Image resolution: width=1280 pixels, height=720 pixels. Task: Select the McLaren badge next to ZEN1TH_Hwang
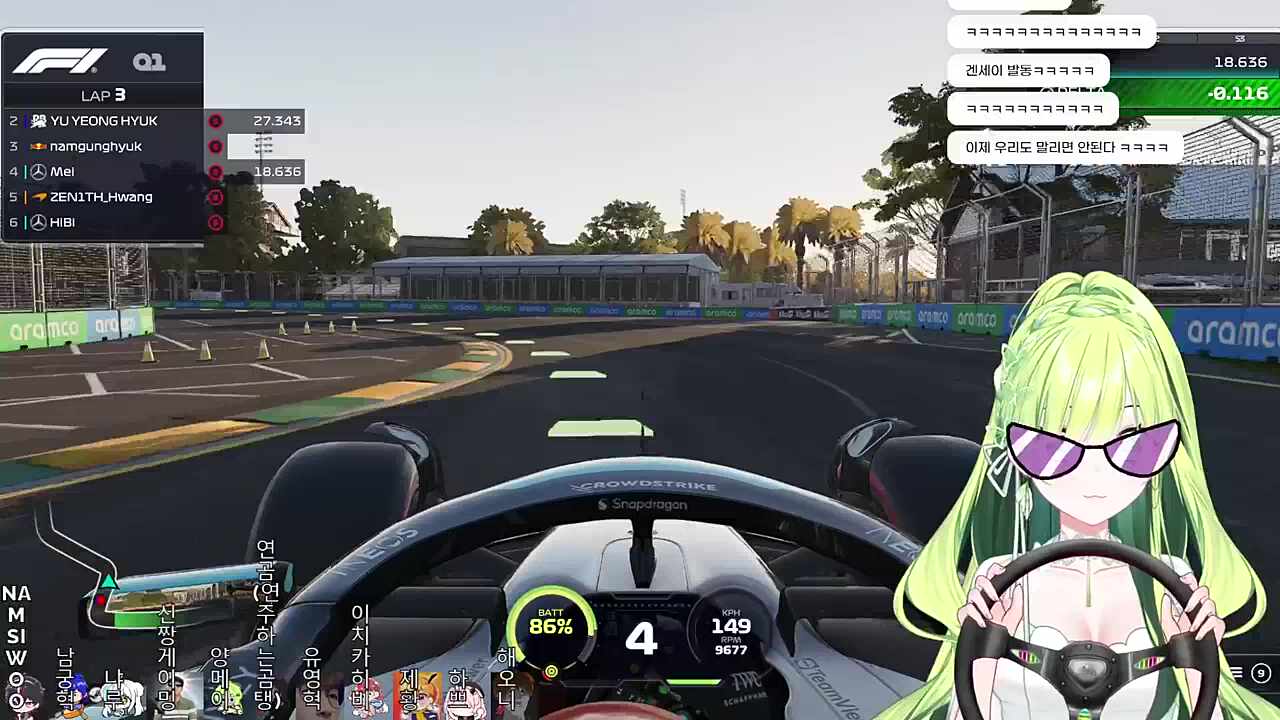37,197
